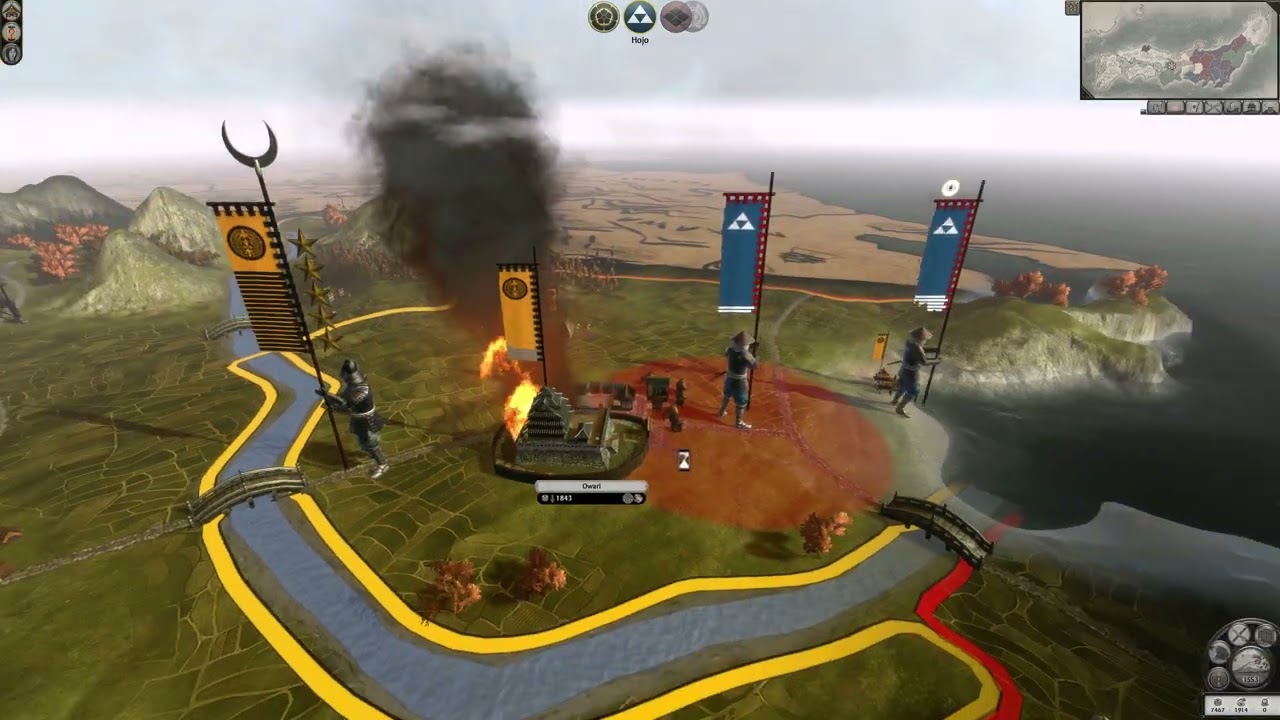Open the round clan management button
The height and width of the screenshot is (720, 1280).
pos(1219,653)
